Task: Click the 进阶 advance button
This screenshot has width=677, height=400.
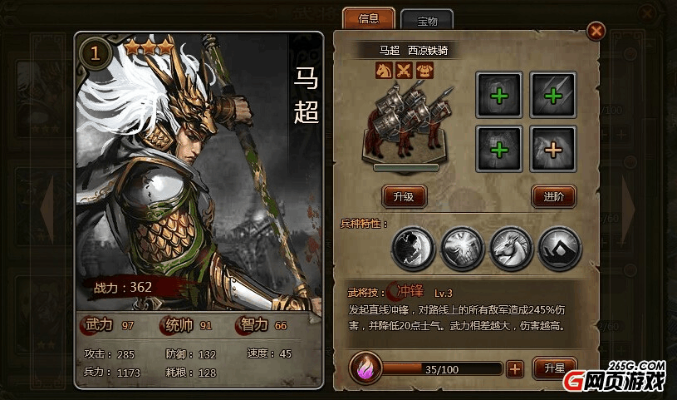Action: pyautogui.click(x=552, y=196)
